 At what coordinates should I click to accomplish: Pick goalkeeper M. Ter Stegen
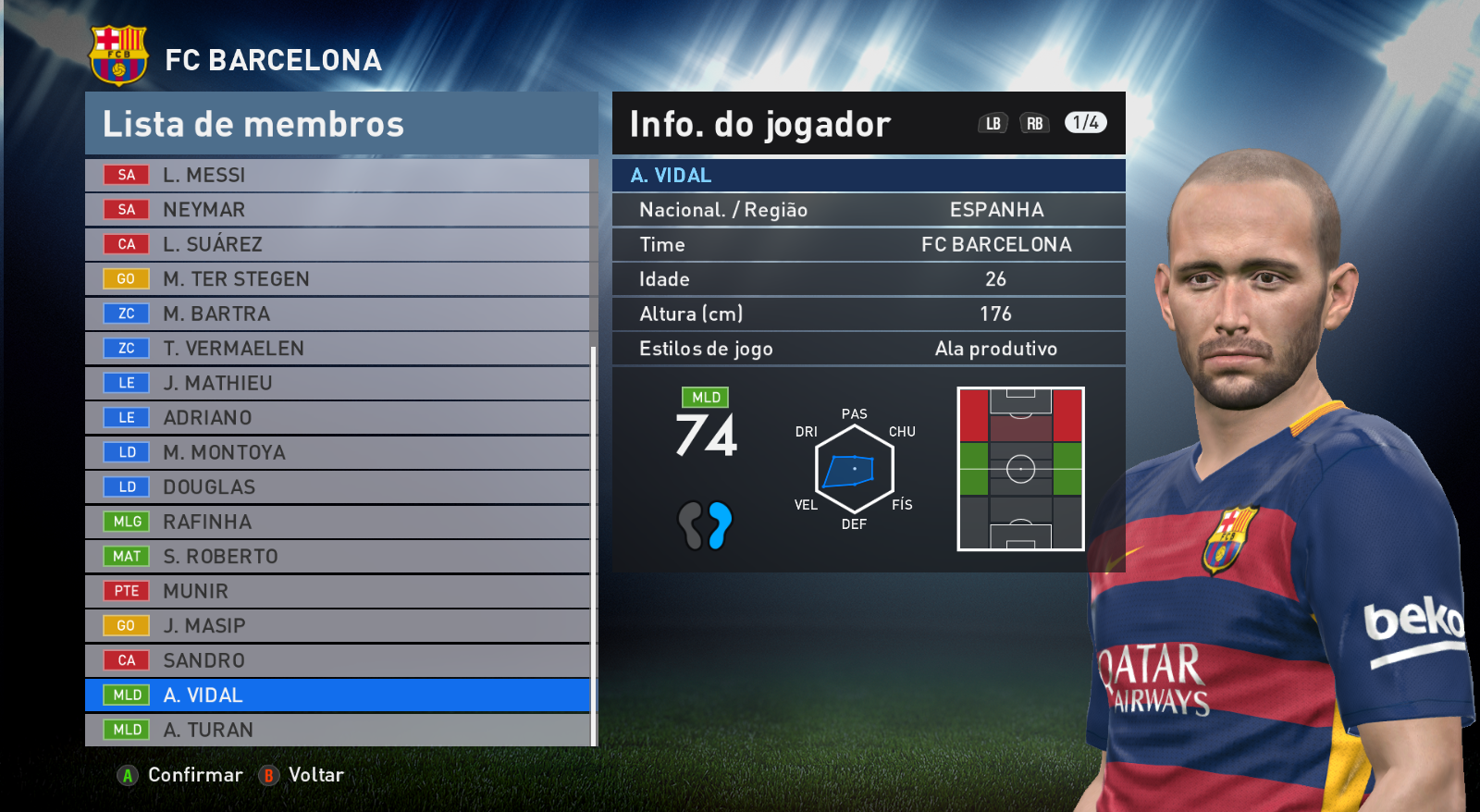(x=337, y=279)
